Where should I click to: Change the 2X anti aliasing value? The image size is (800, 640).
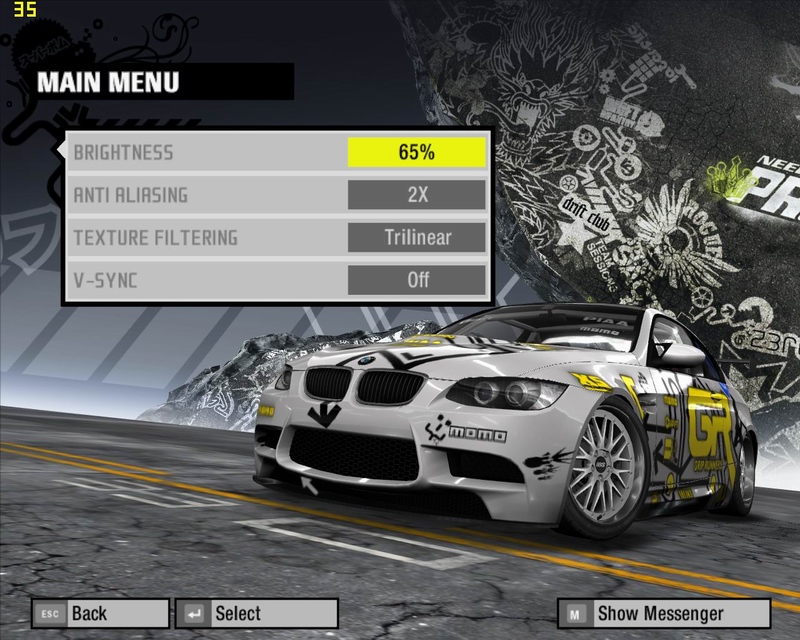coord(416,195)
